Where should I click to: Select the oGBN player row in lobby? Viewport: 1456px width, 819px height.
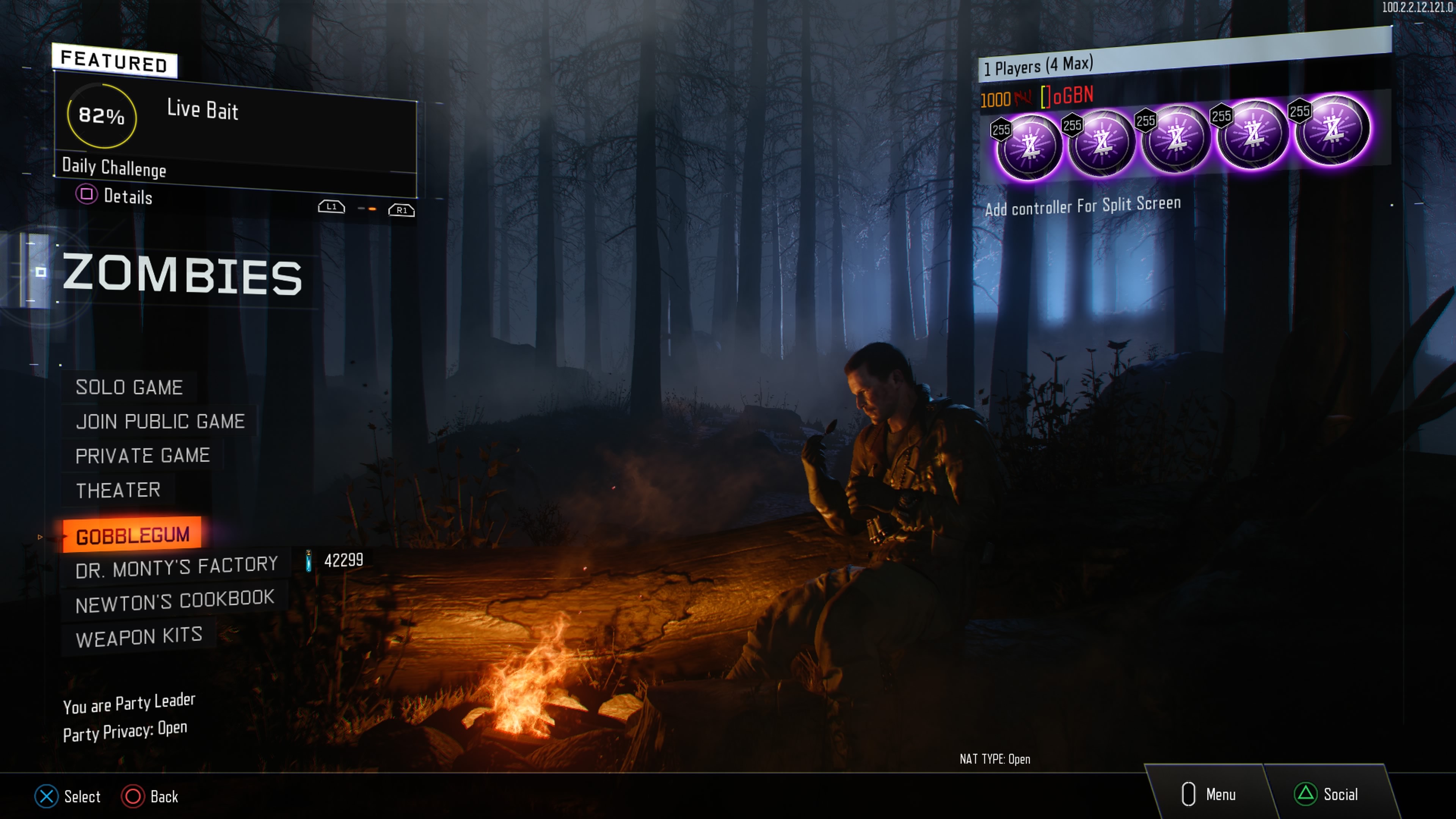click(x=1066, y=97)
